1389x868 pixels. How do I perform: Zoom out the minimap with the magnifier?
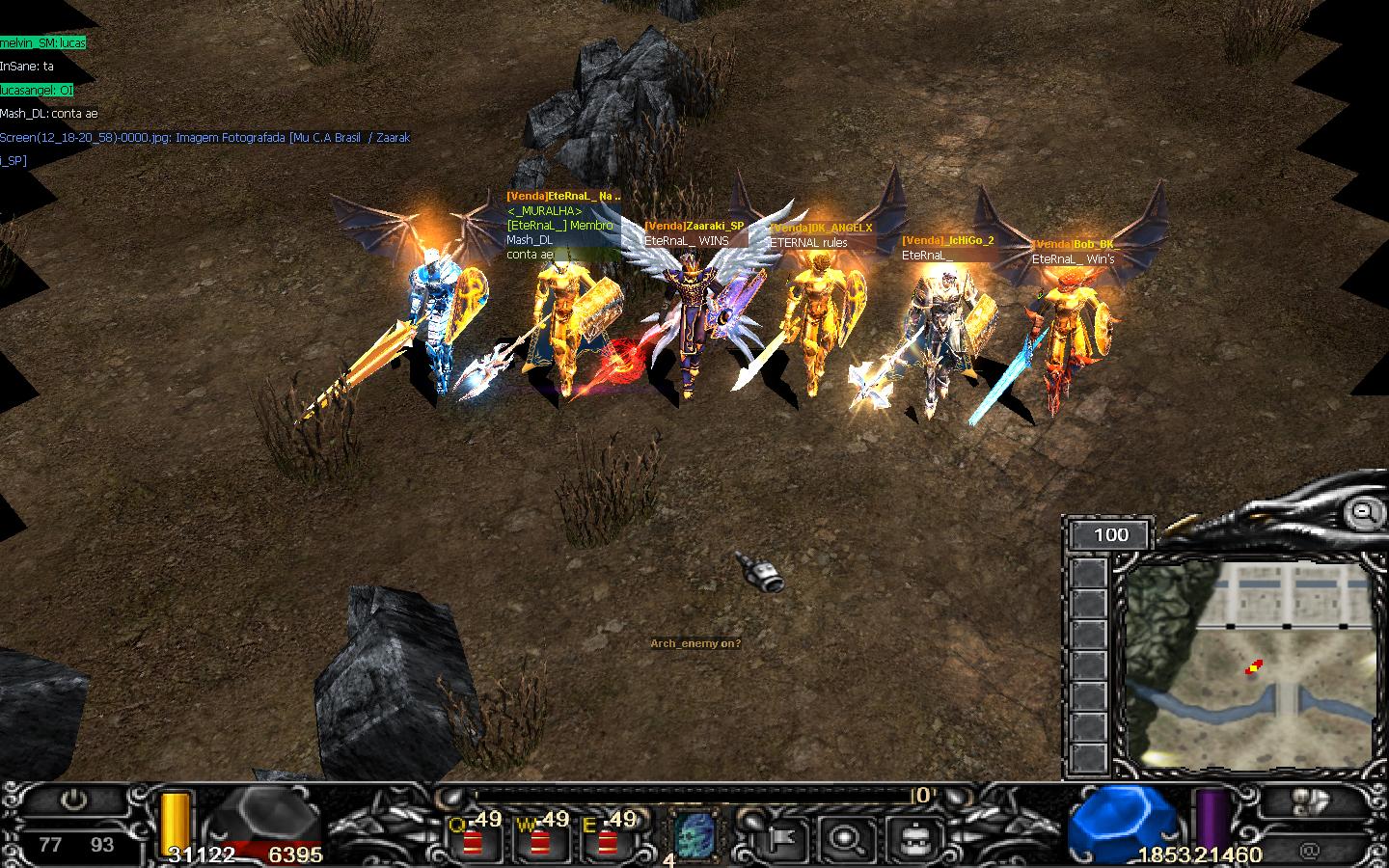[x=1364, y=513]
